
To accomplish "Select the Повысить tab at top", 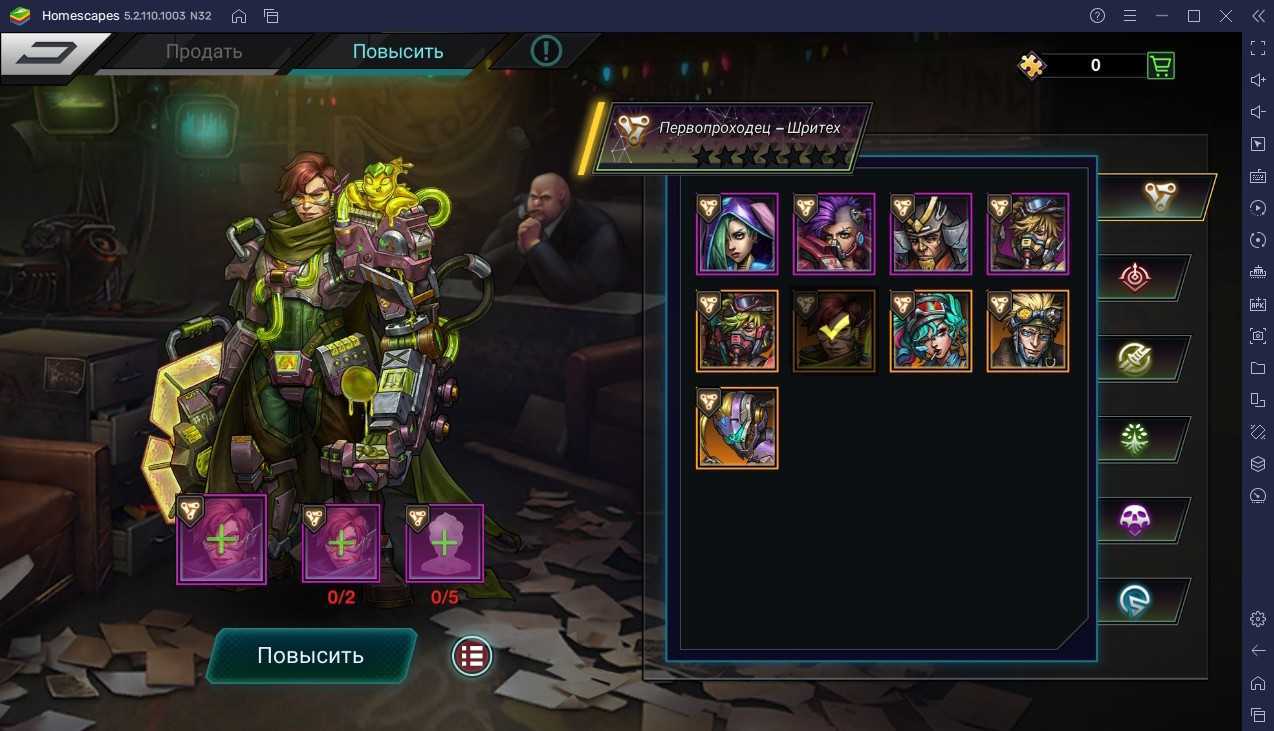I will [398, 52].
